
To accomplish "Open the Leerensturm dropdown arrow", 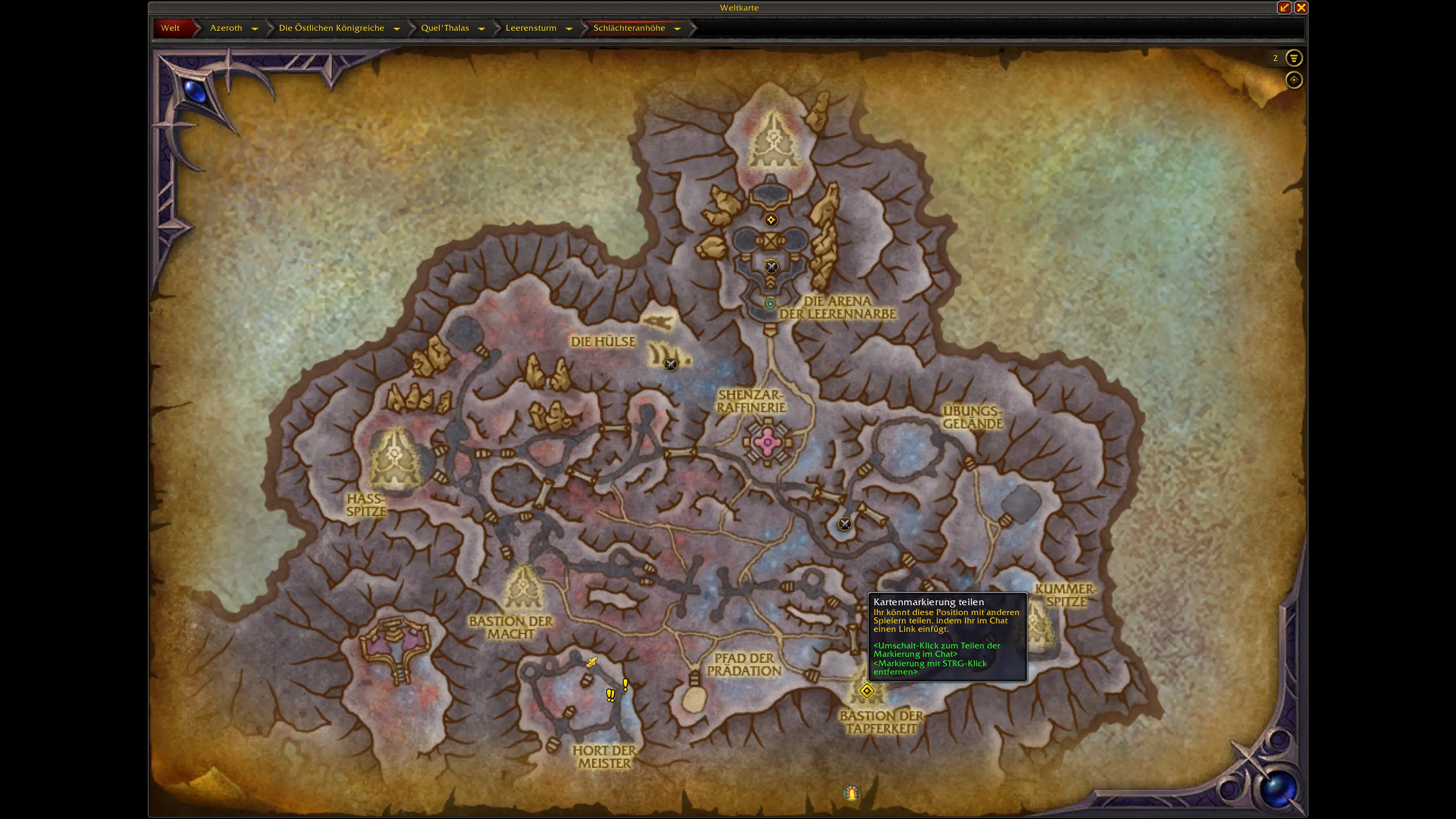I will [x=569, y=28].
